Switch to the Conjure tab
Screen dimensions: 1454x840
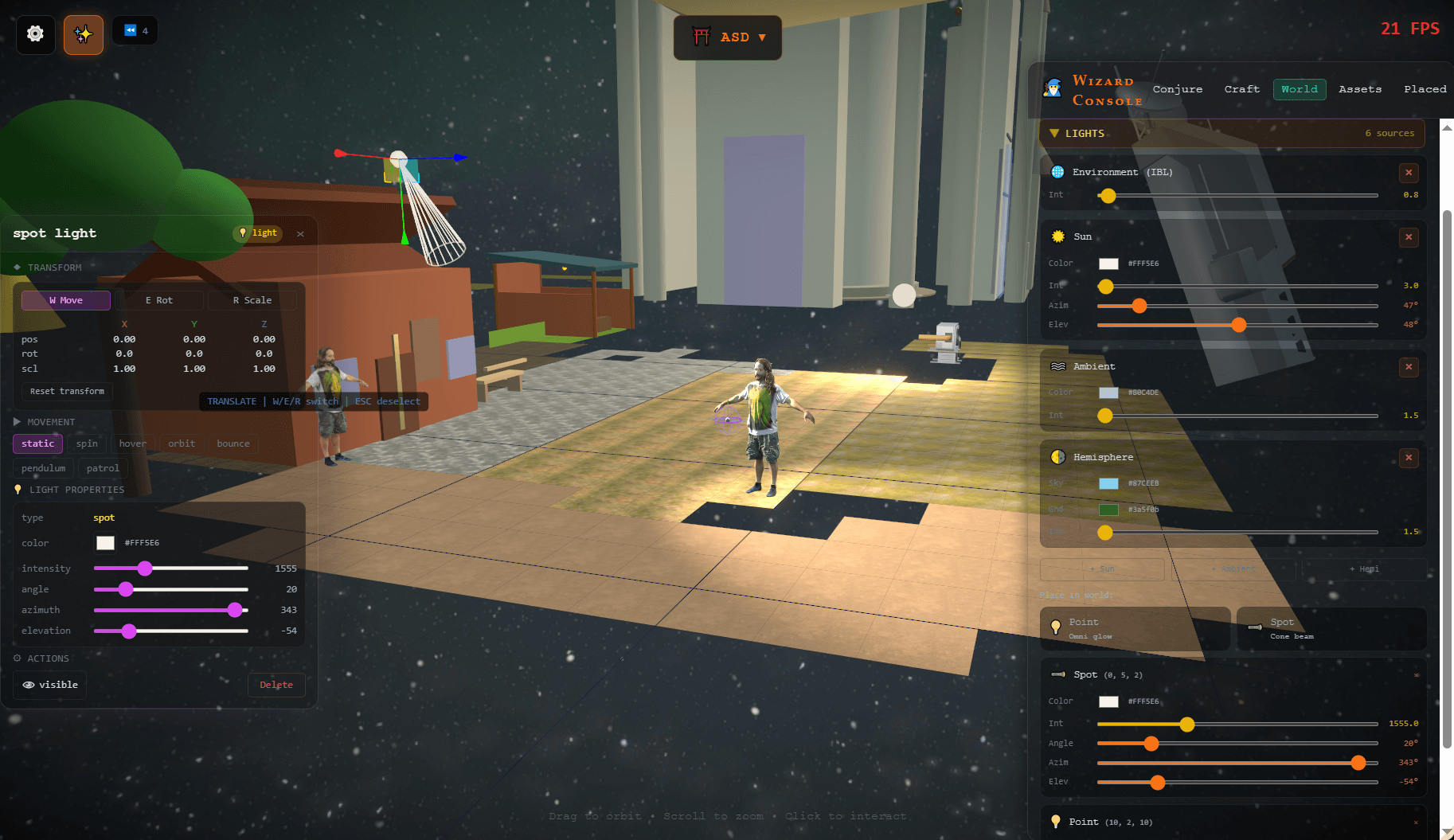pyautogui.click(x=1177, y=89)
